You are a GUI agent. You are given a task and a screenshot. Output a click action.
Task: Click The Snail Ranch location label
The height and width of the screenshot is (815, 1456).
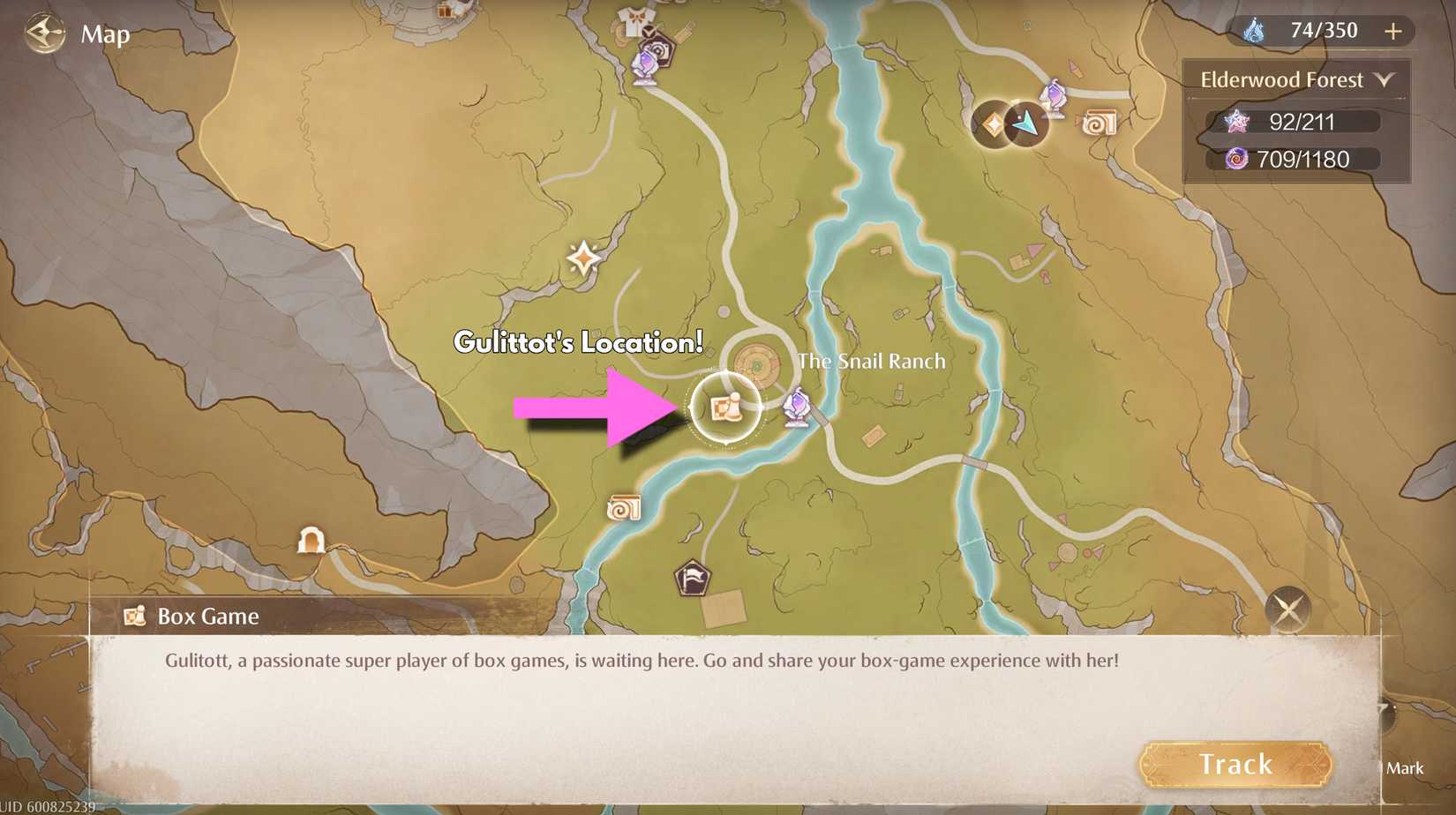coord(871,361)
